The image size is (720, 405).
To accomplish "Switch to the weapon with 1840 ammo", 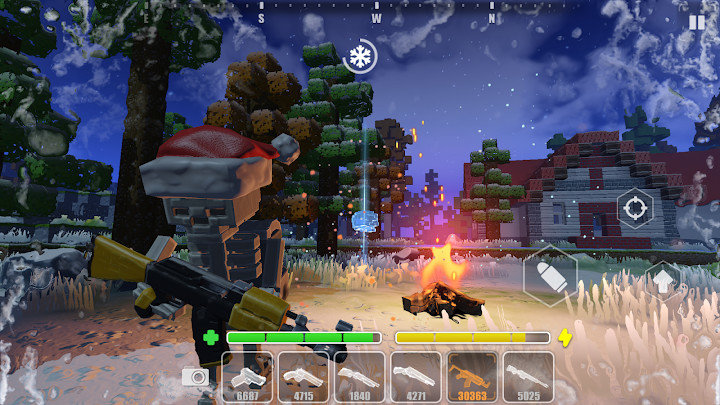I will 359,376.
